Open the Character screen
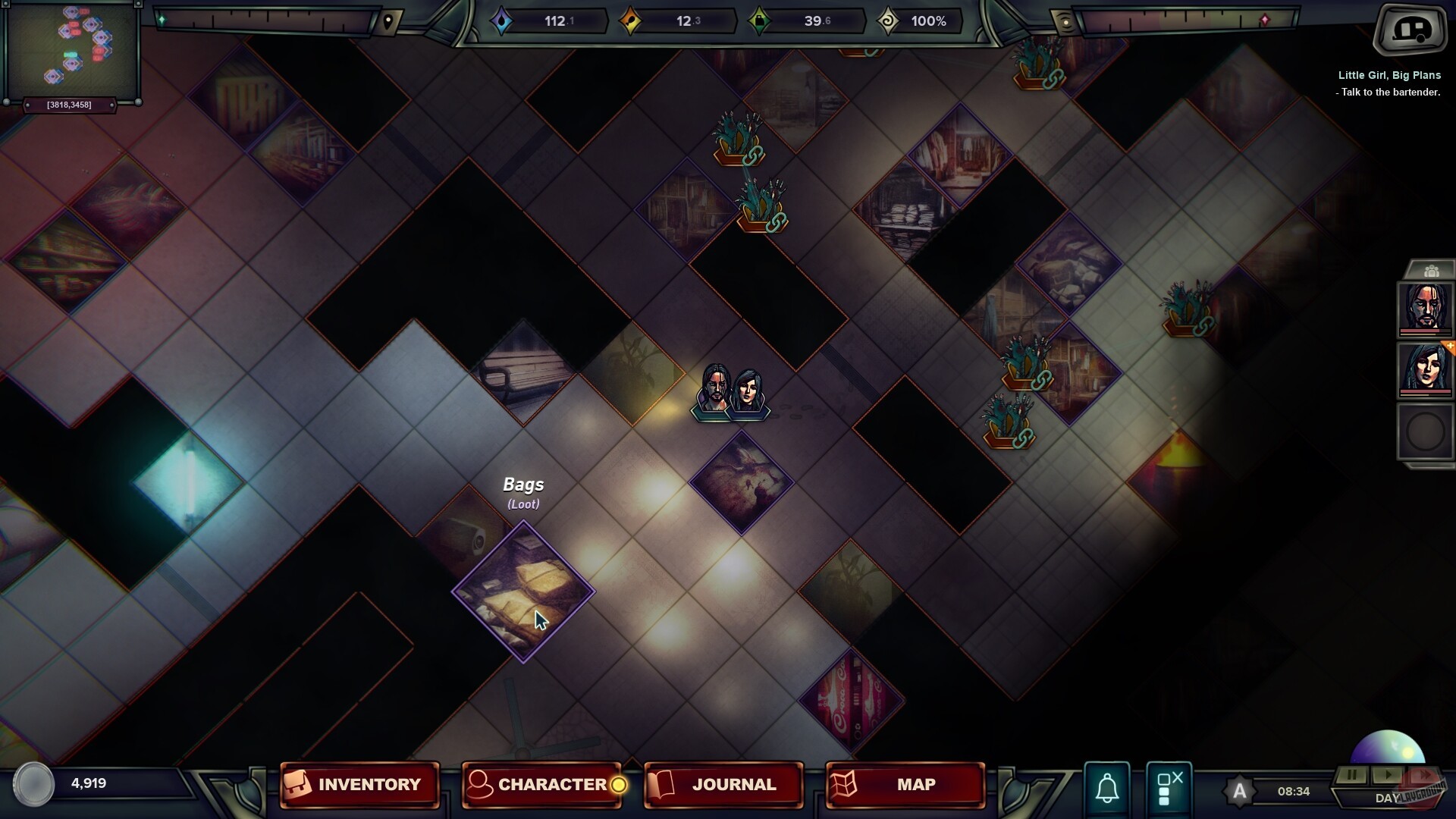Viewport: 1456px width, 819px height. [541, 785]
